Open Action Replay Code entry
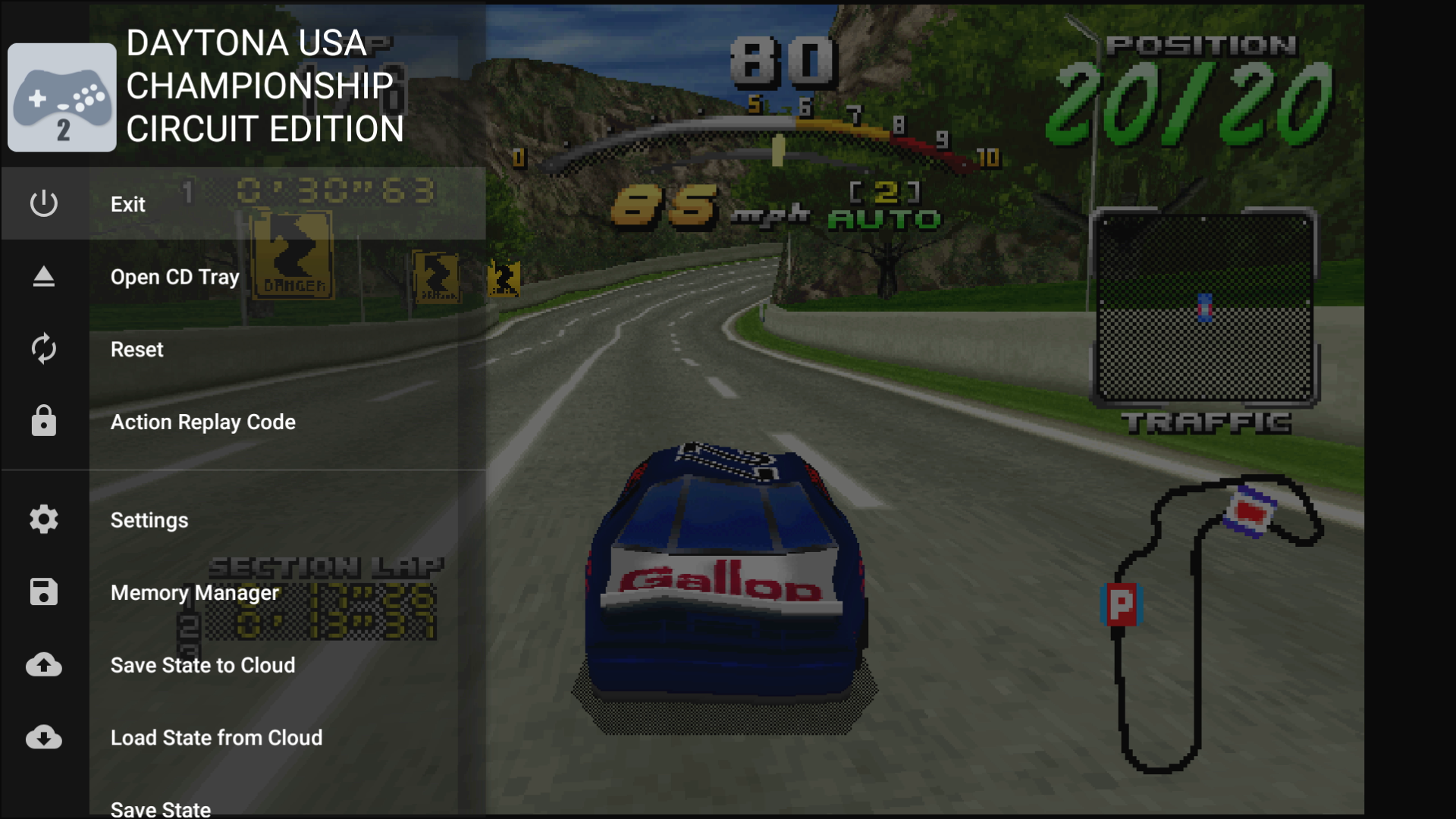 202,422
